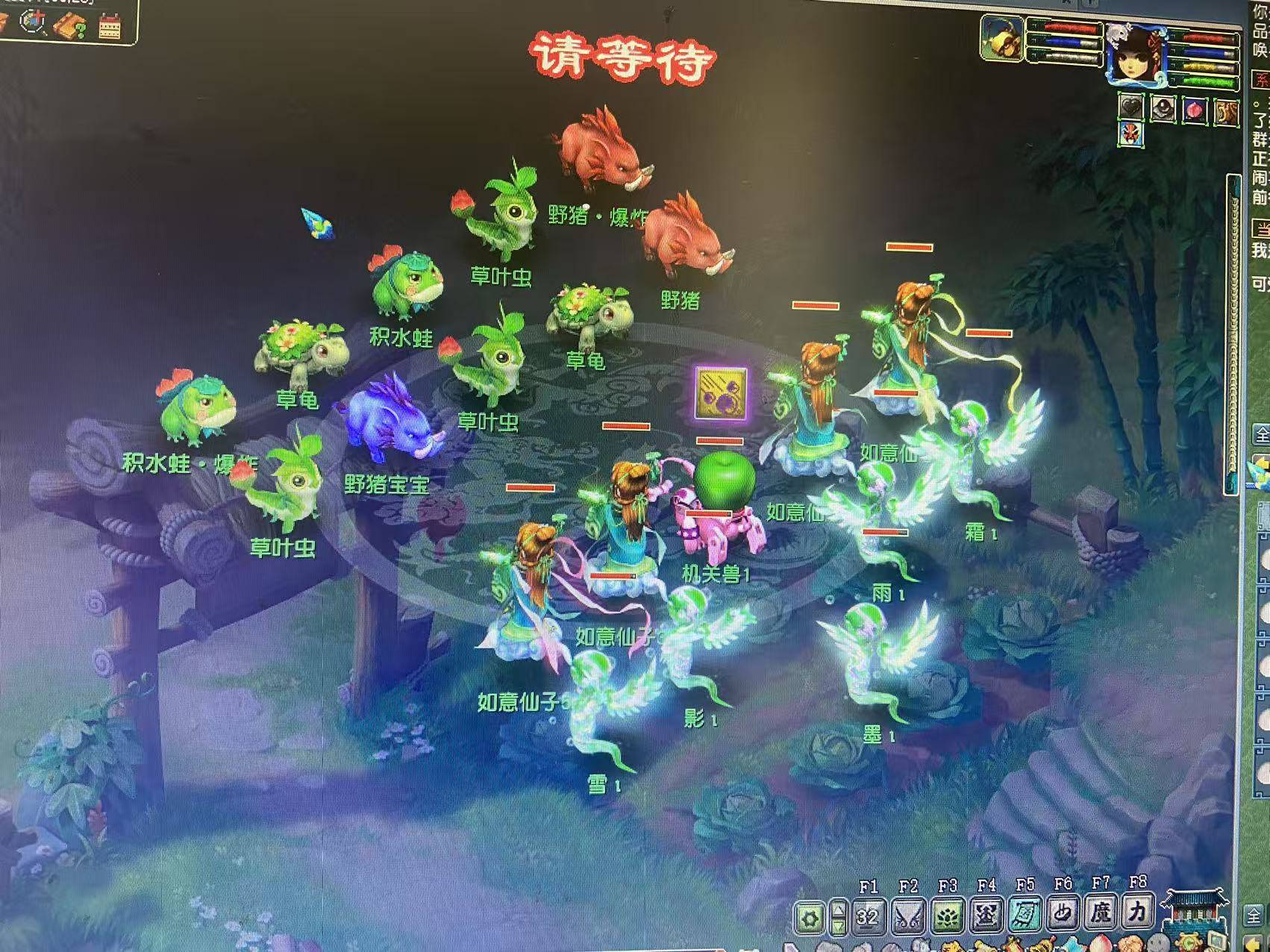The height and width of the screenshot is (952, 1270).
Task: Select the purple bubbles skill icon
Action: point(720,392)
